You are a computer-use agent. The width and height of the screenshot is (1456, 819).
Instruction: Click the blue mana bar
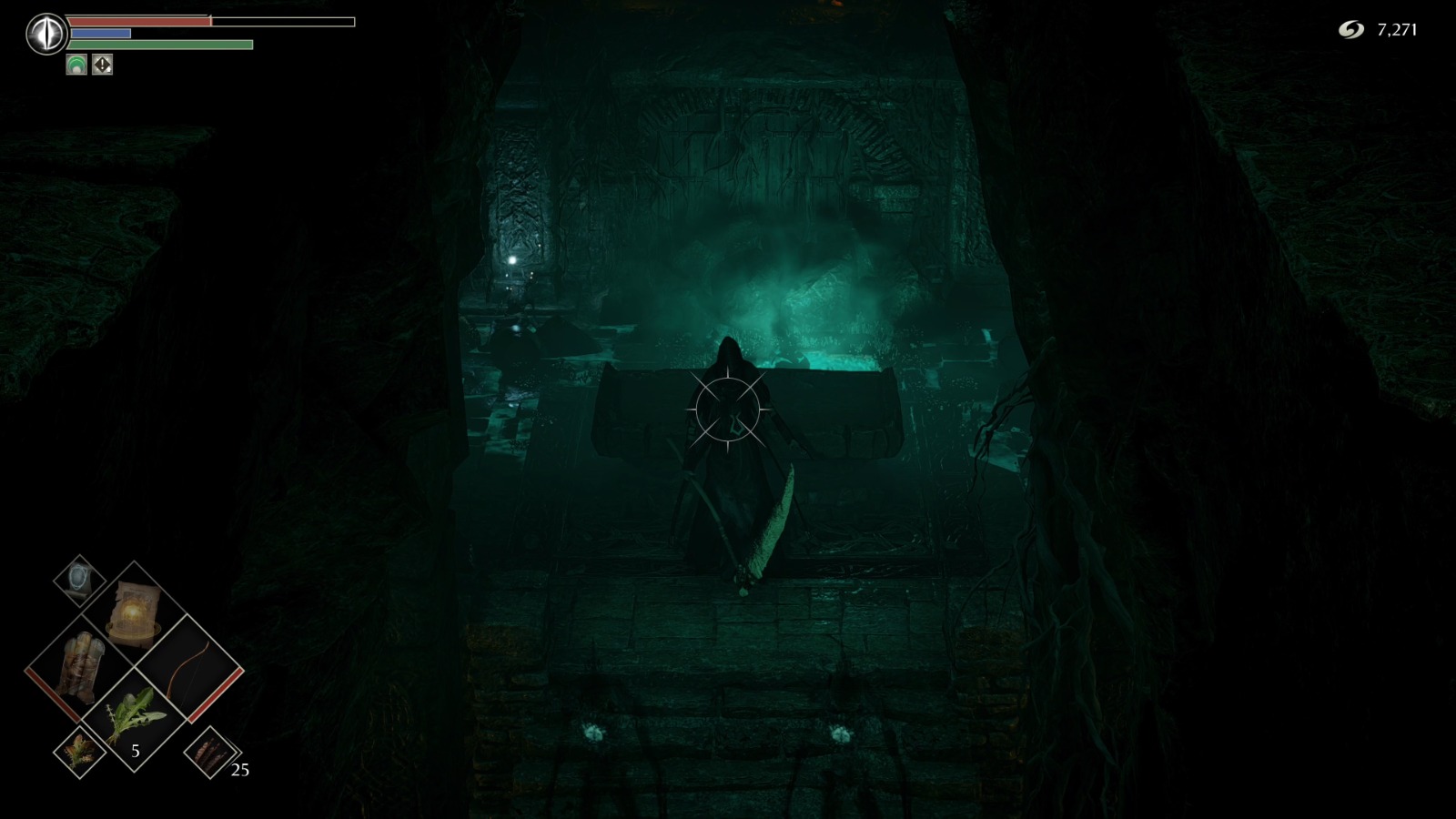tap(100, 33)
